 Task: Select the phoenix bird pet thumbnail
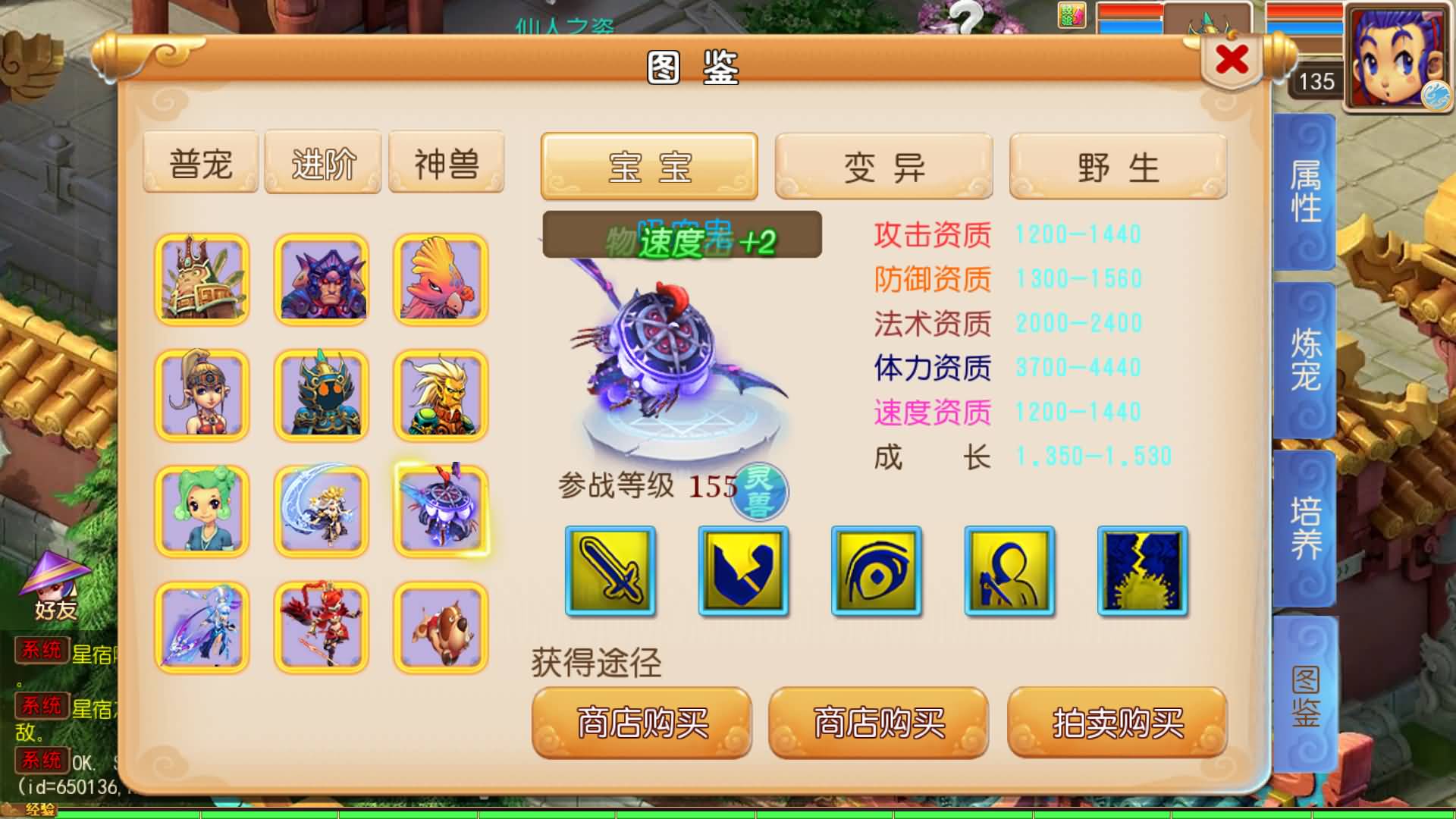[x=440, y=279]
